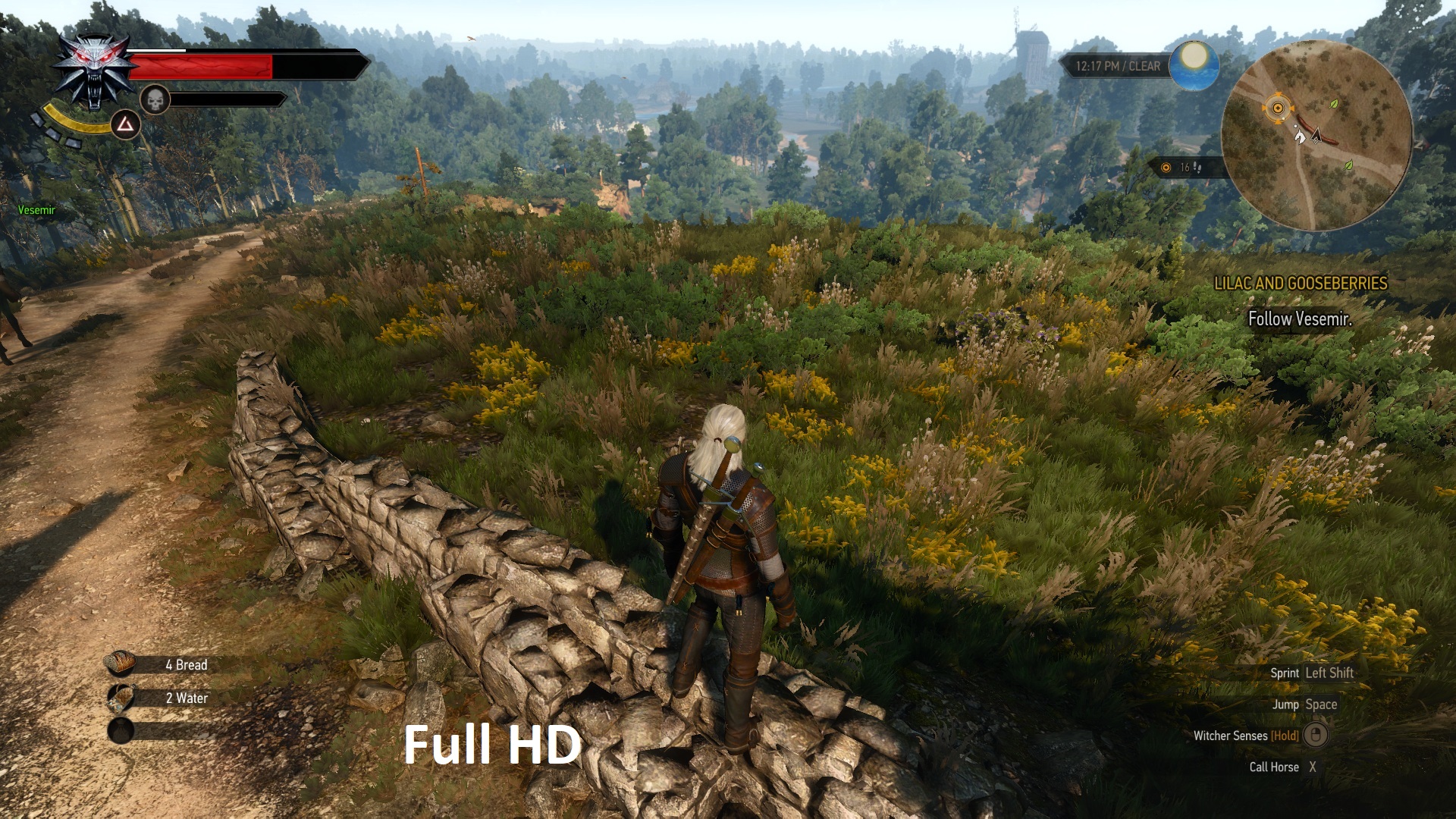Select the active Igni sign icon

point(125,125)
